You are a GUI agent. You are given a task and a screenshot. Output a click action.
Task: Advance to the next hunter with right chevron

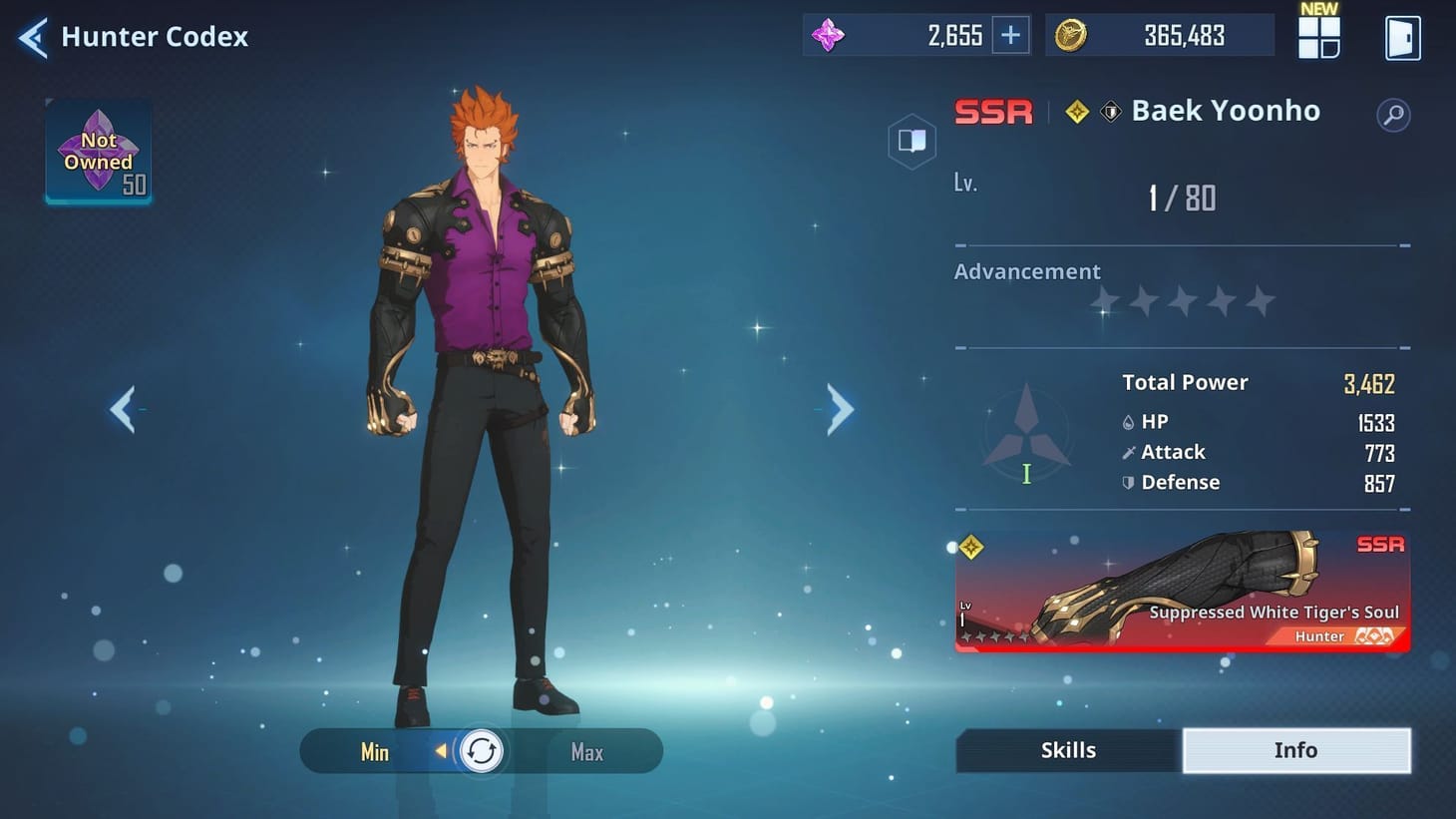point(838,409)
